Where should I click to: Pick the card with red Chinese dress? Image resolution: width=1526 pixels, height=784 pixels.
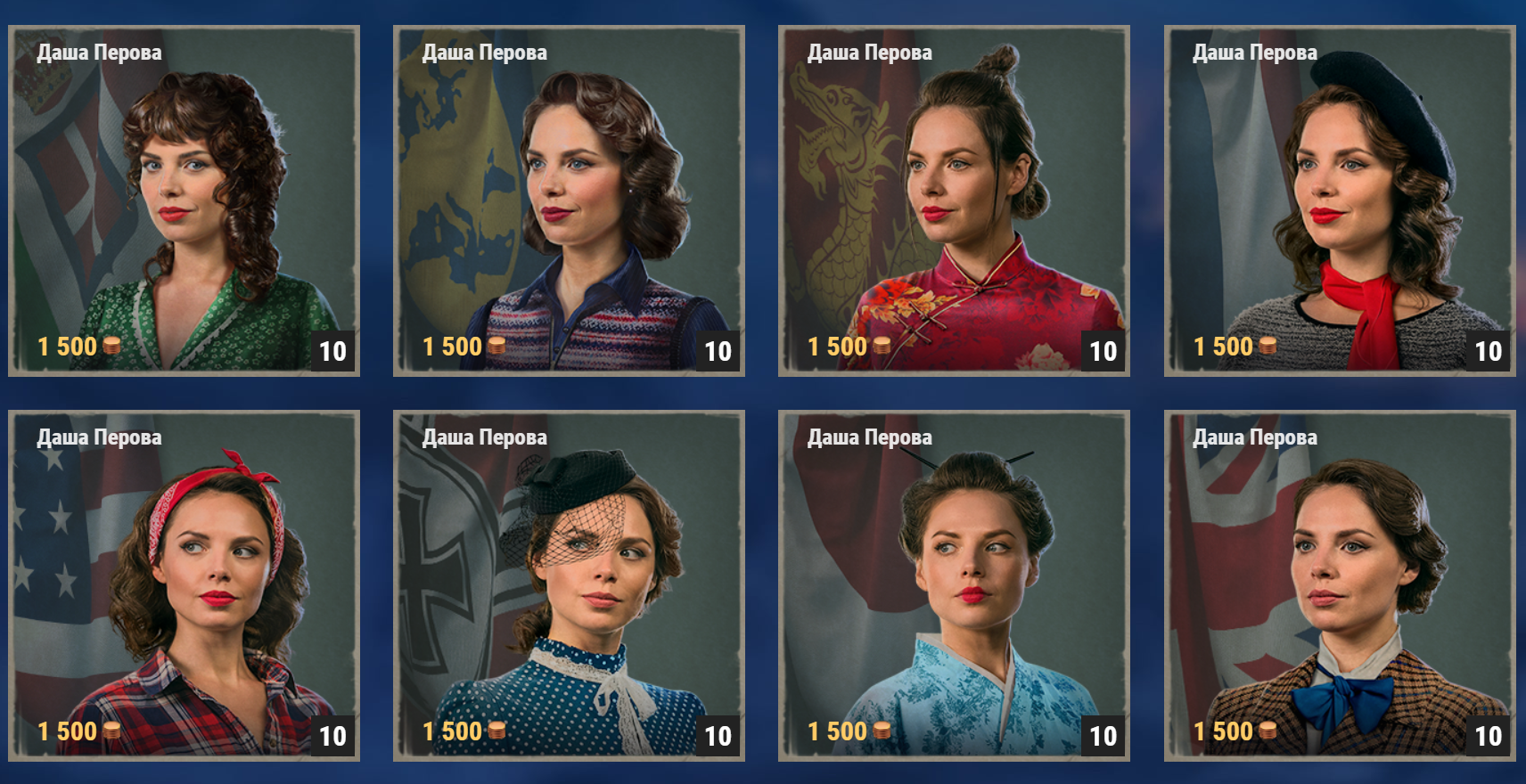954,200
